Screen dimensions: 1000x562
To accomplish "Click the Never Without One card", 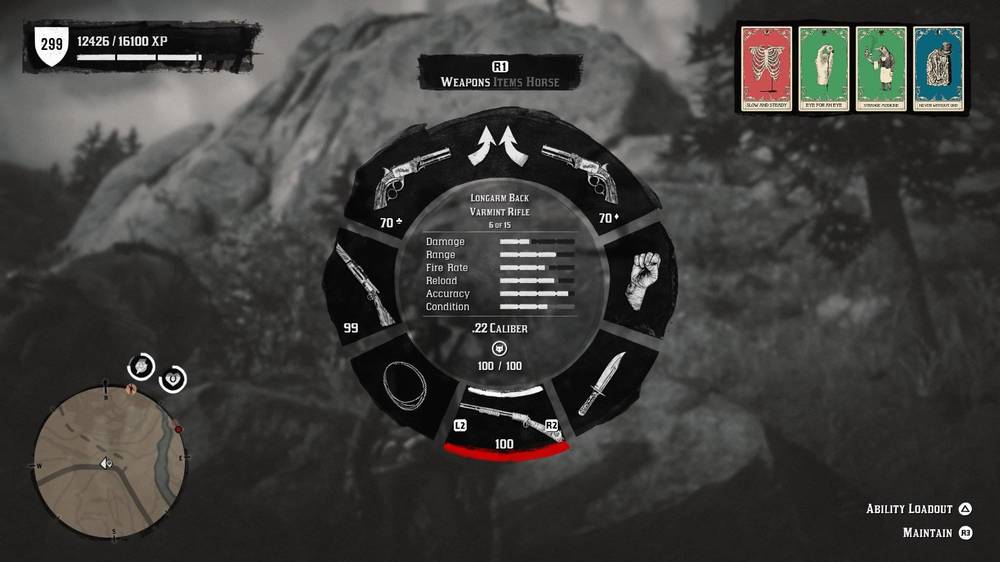I will coord(938,68).
